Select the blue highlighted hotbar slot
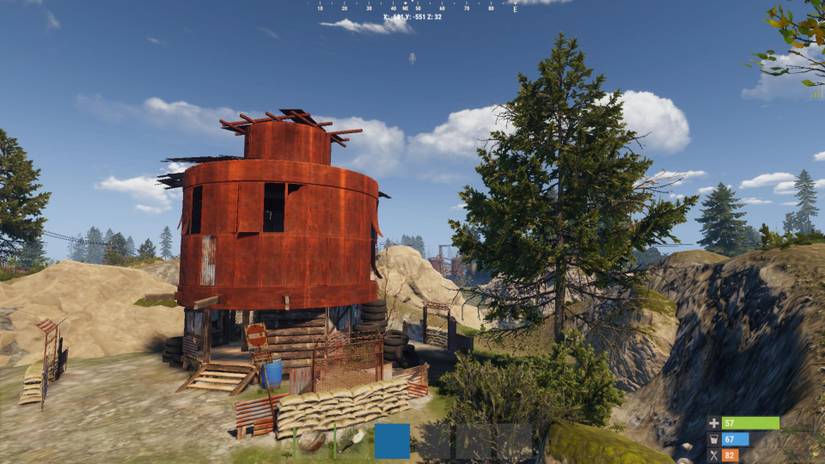The height and width of the screenshot is (464, 825). pos(393,441)
